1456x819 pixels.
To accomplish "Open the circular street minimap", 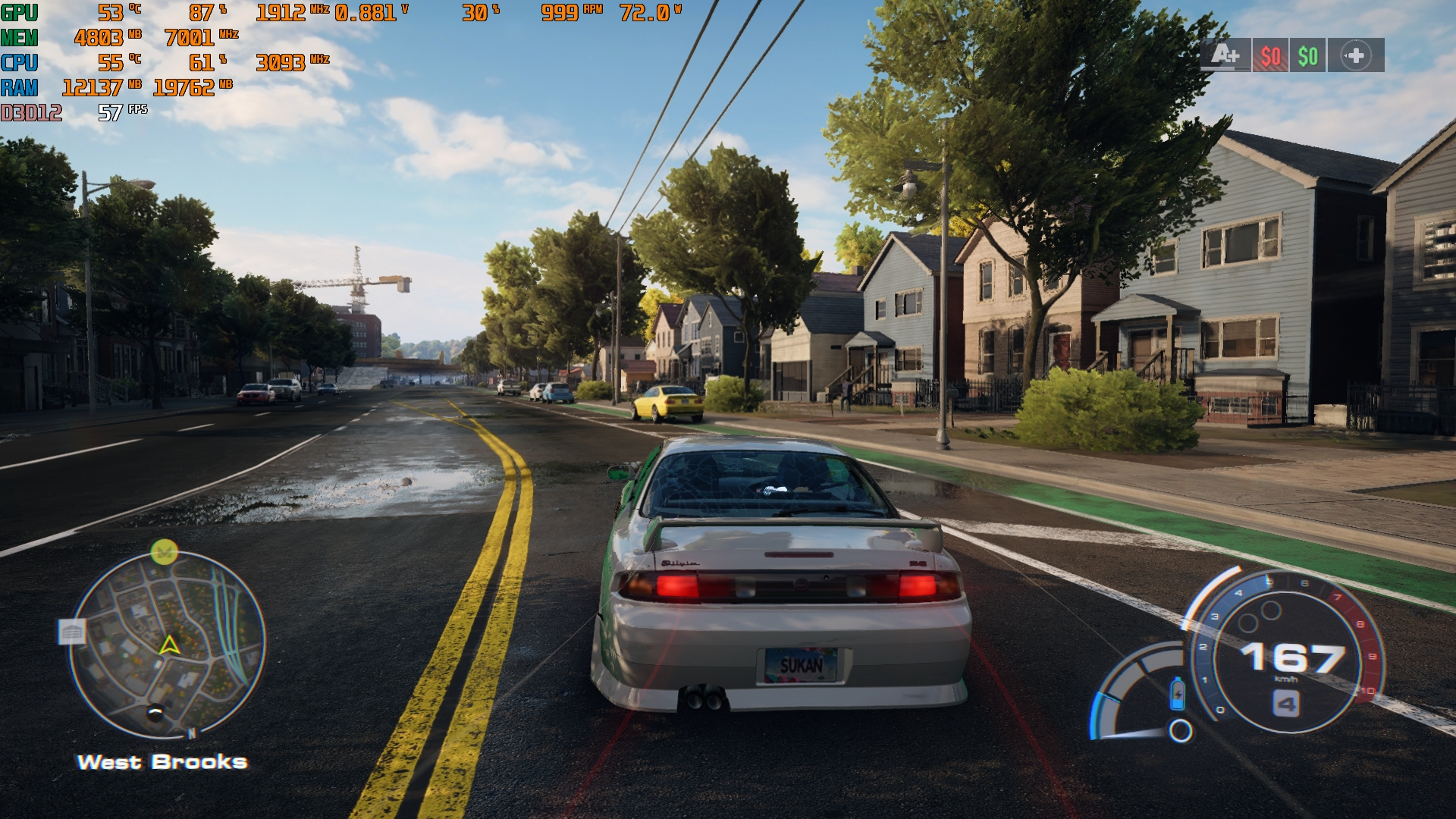I will click(x=168, y=645).
